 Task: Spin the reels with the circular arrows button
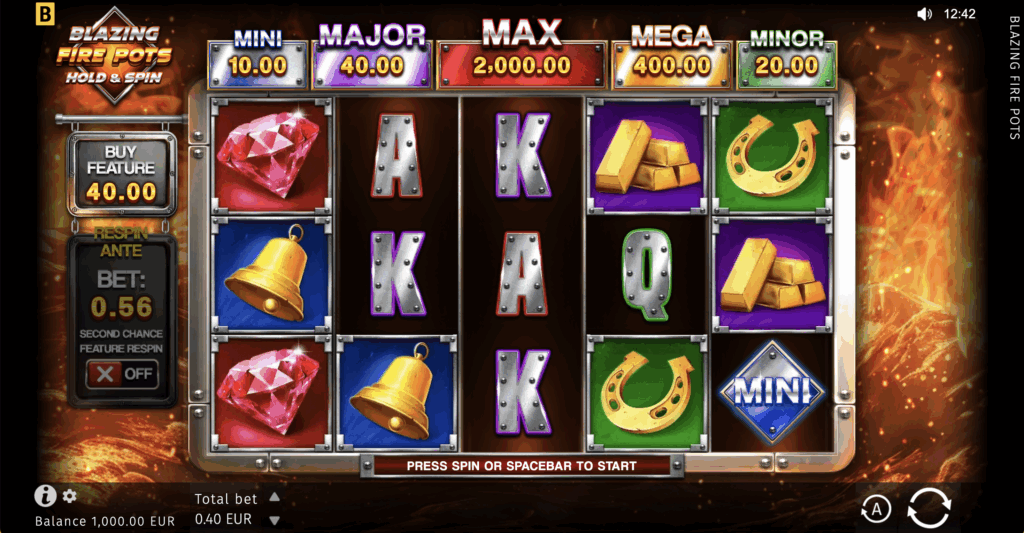tap(928, 508)
